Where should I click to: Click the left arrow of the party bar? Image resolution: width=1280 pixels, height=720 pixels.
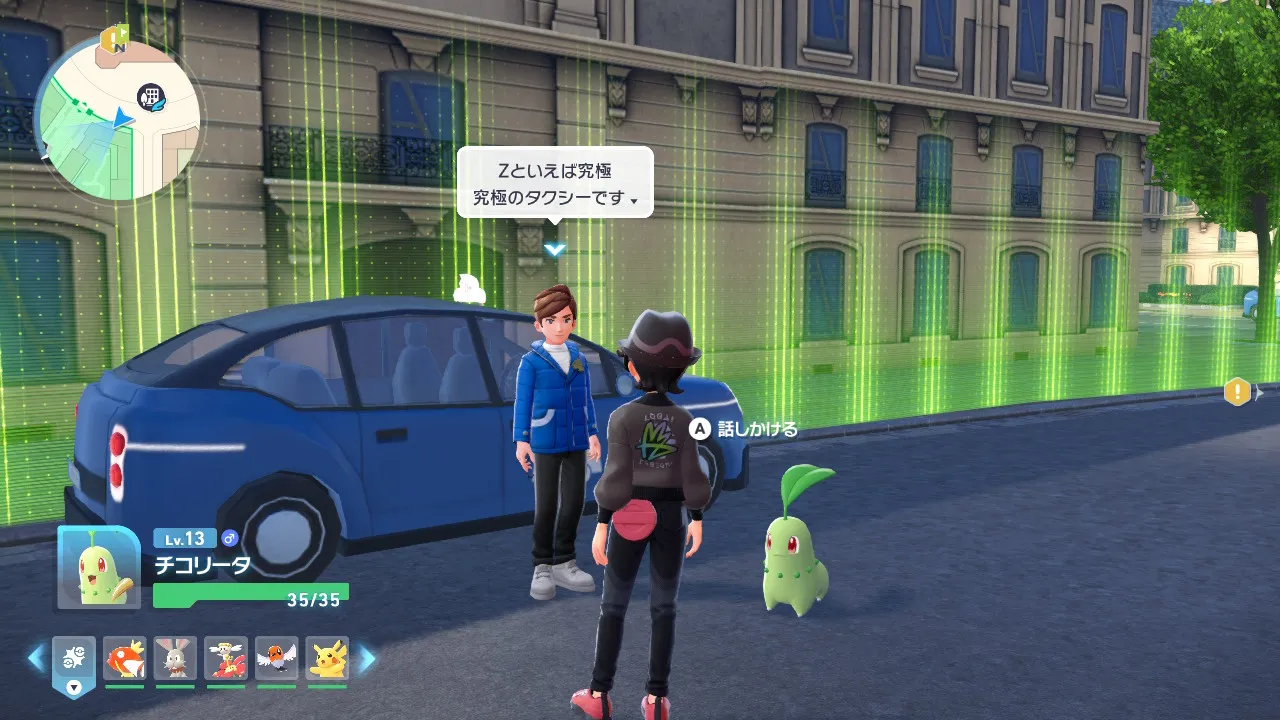click(36, 658)
